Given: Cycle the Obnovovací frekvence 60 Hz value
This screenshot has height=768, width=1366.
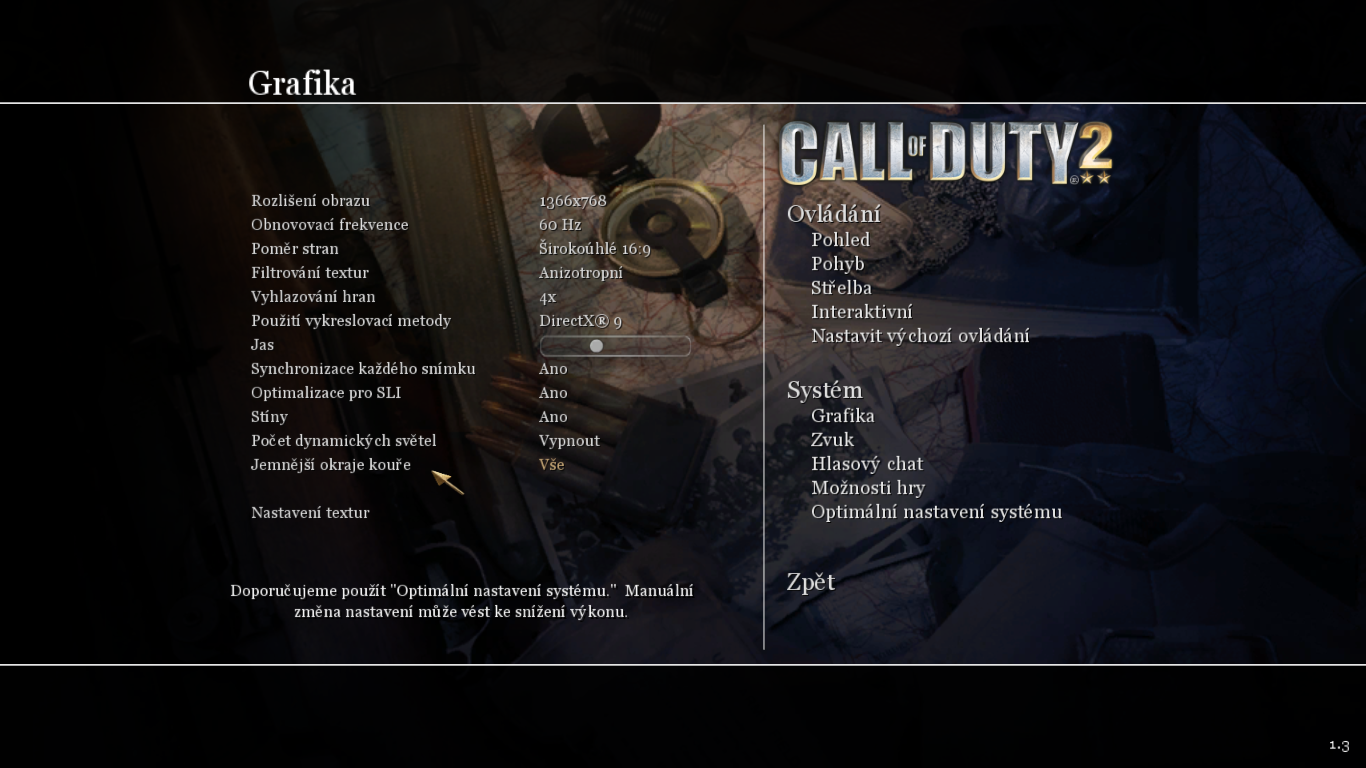Looking at the screenshot, I should (560, 225).
